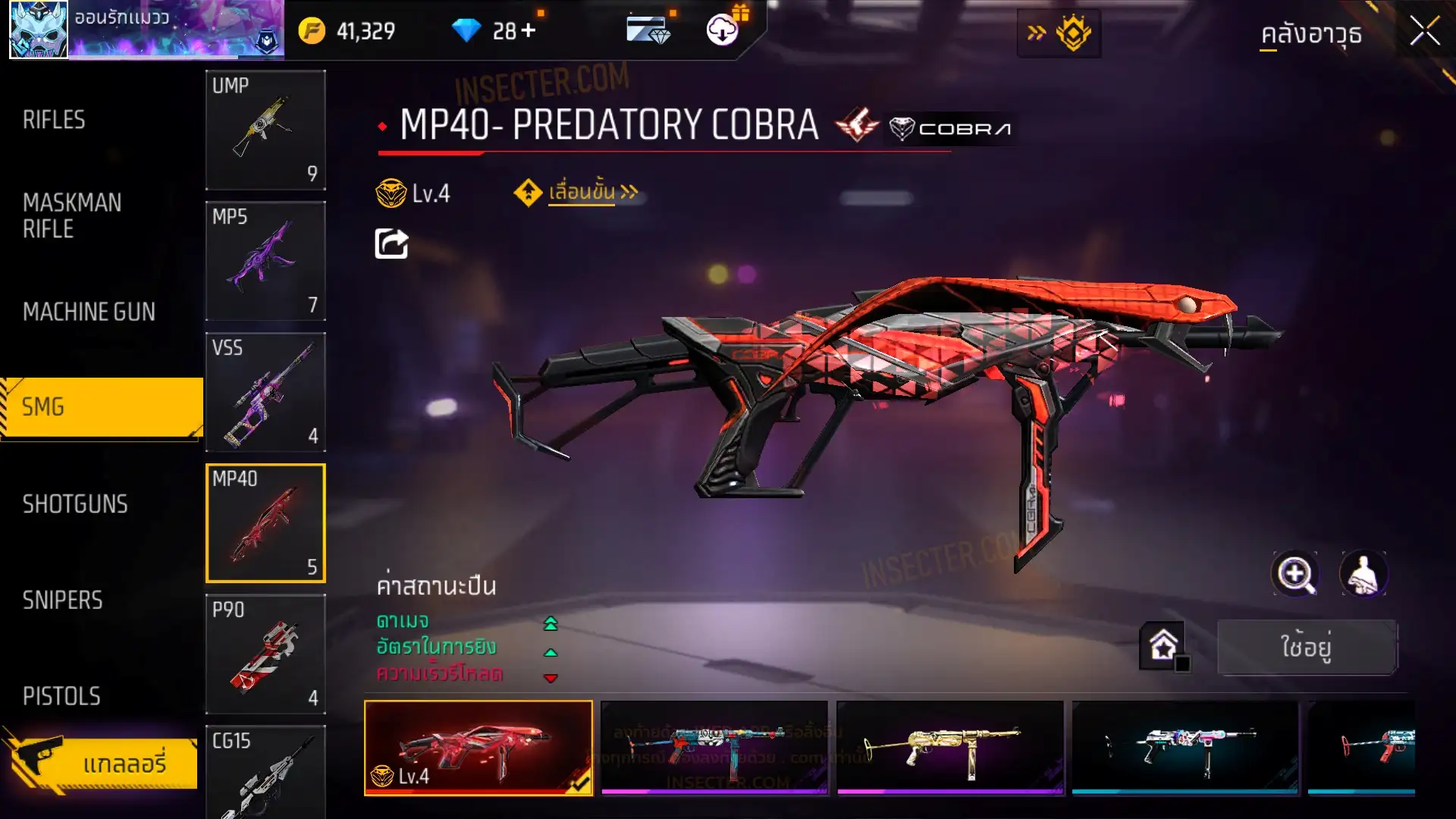This screenshot has width=1456, height=819.
Task: Open the yellow gallery button
Action: [102, 763]
